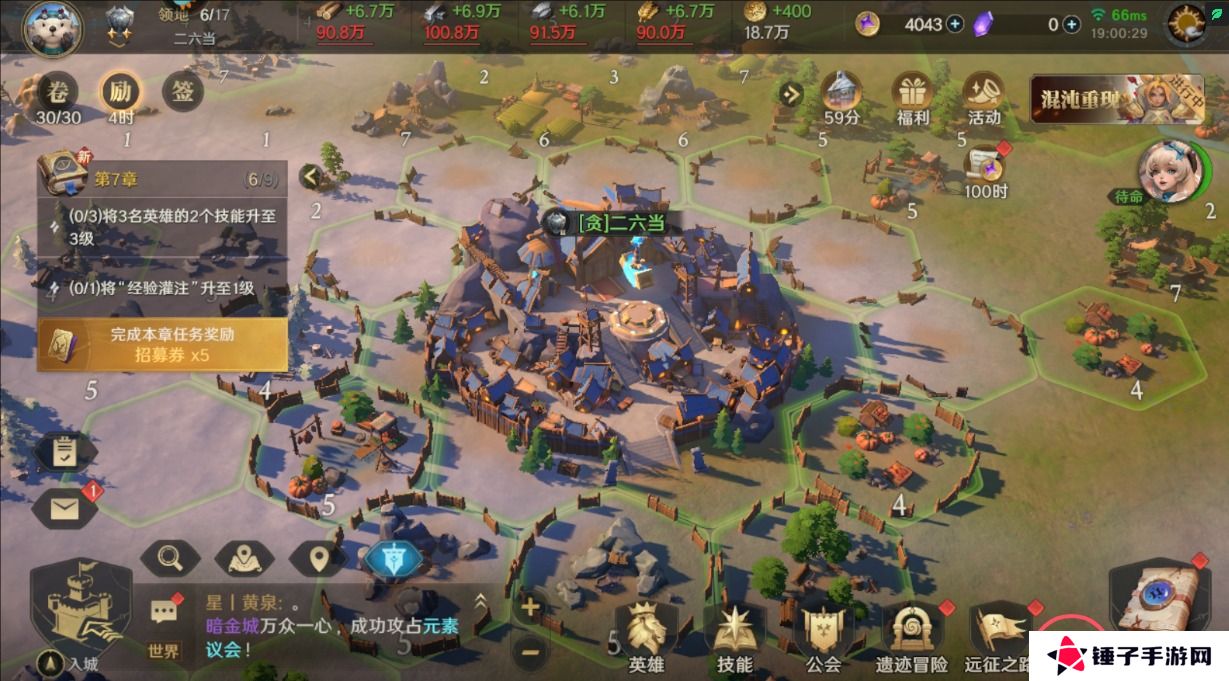Open the 签 sign-in icon
Image resolution: width=1229 pixels, height=681 pixels.
pos(183,93)
